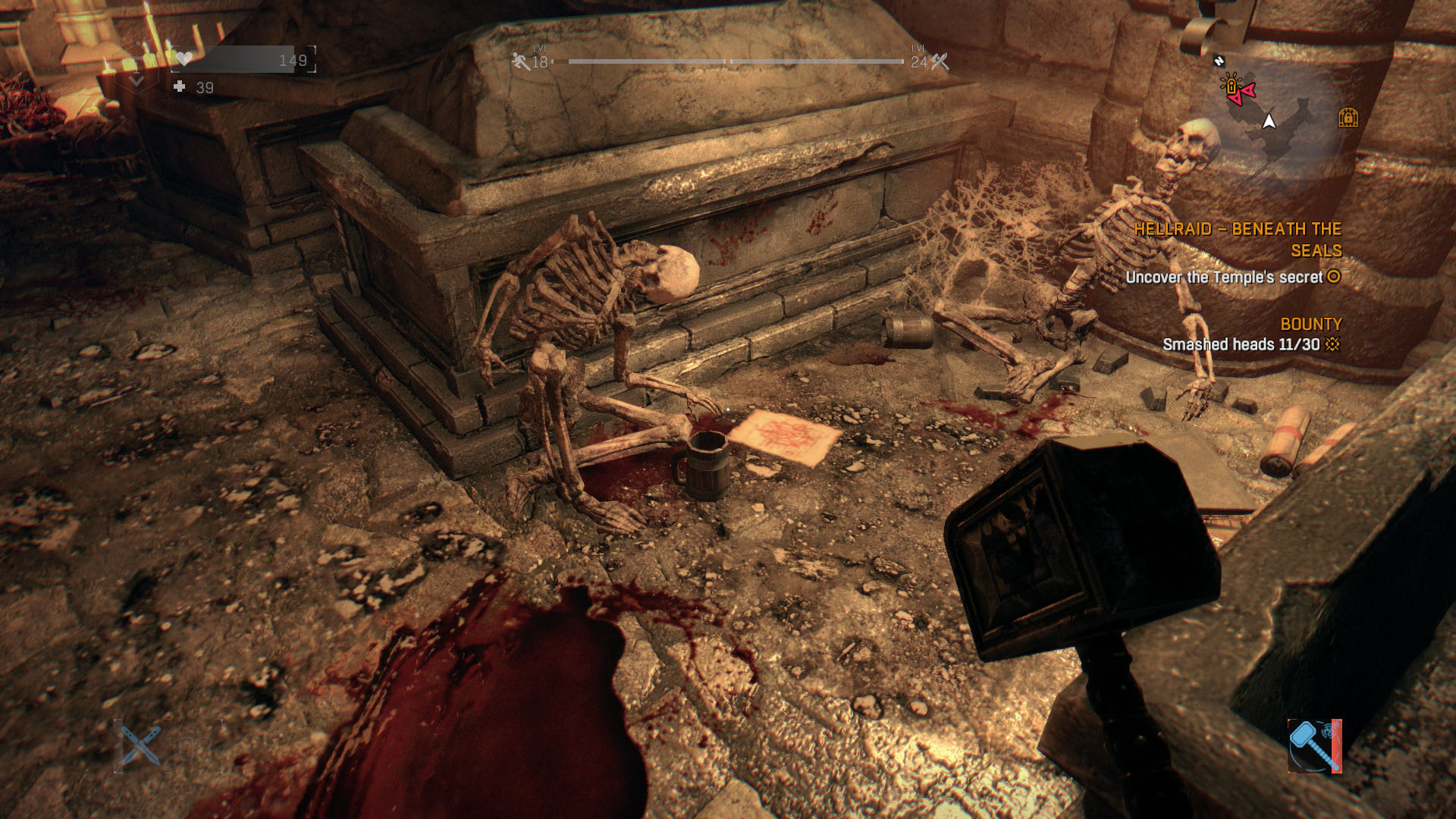Click the orange marker beside the minimap
The height and width of the screenshot is (819, 1456).
point(1348,118)
